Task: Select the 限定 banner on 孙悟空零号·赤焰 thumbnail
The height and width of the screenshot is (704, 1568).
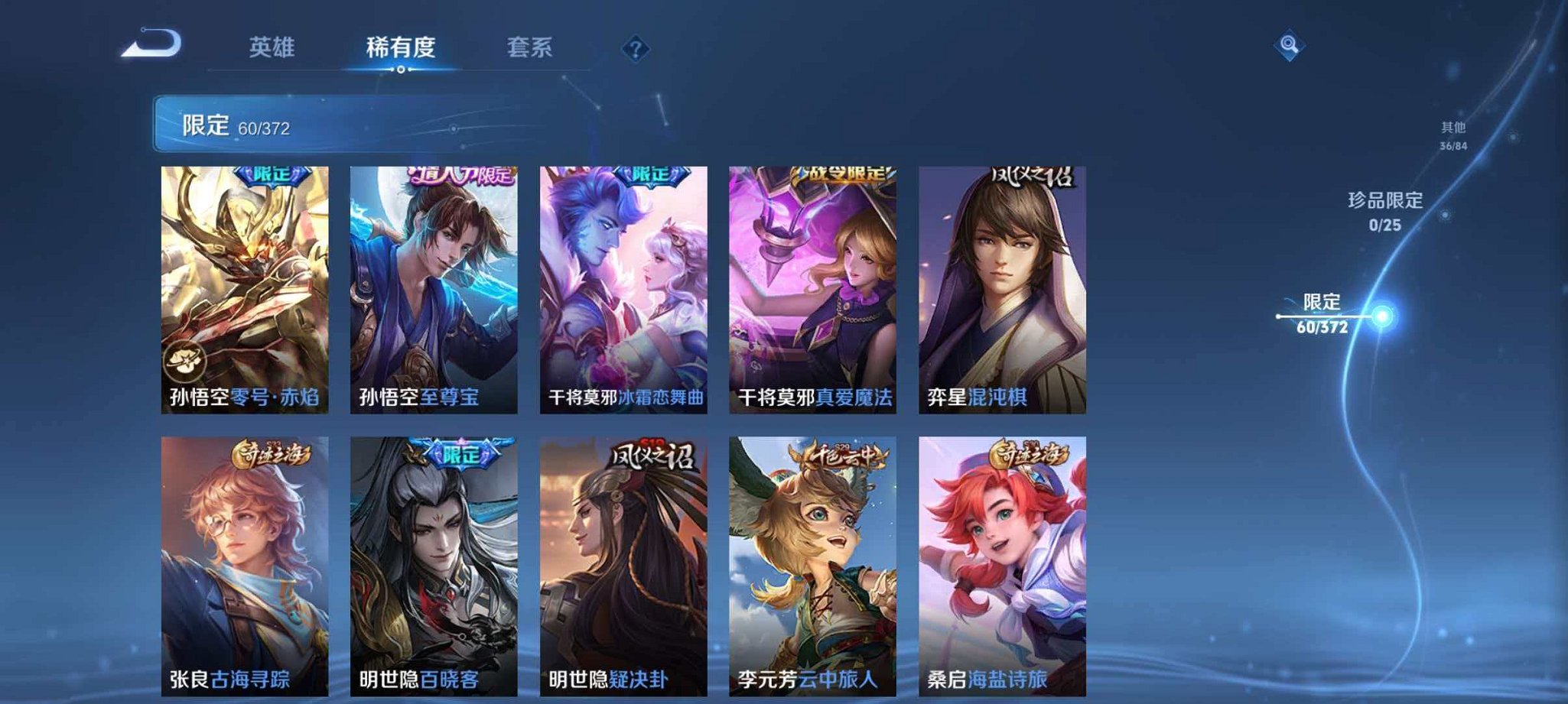Action: coord(272,176)
